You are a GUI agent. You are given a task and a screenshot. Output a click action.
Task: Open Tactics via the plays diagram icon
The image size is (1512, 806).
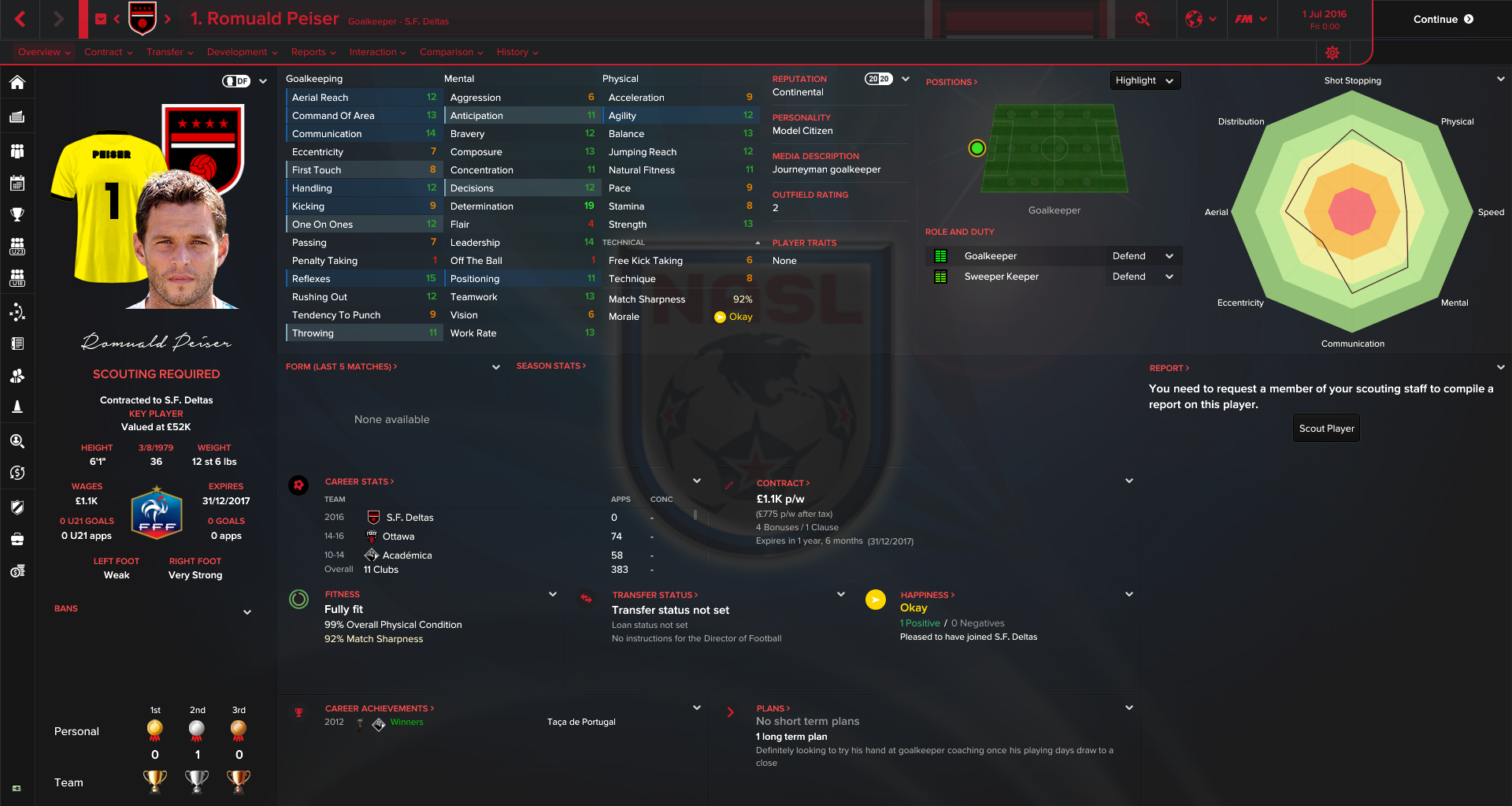coord(17,312)
